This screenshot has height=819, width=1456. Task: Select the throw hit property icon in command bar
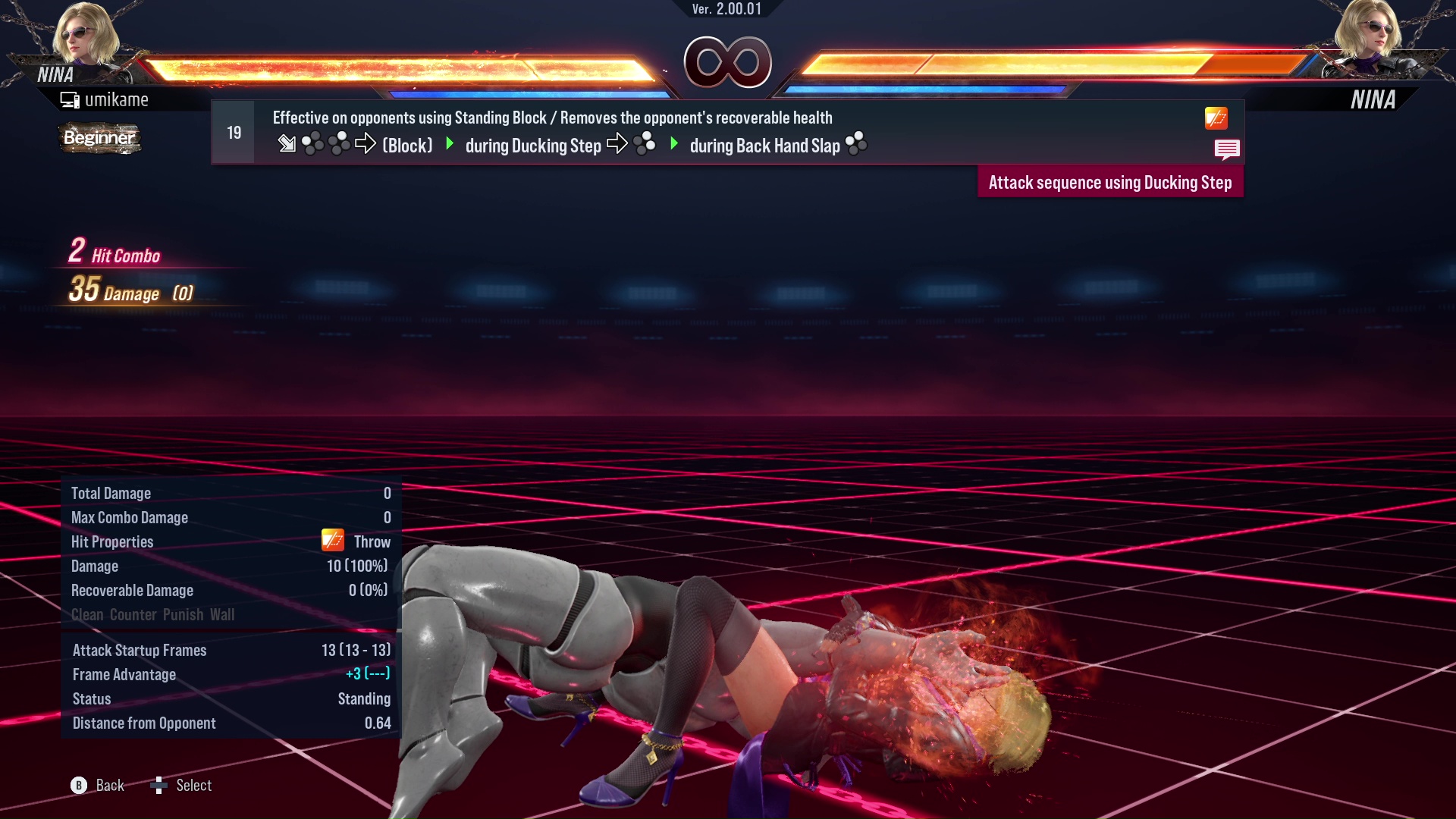click(1215, 119)
